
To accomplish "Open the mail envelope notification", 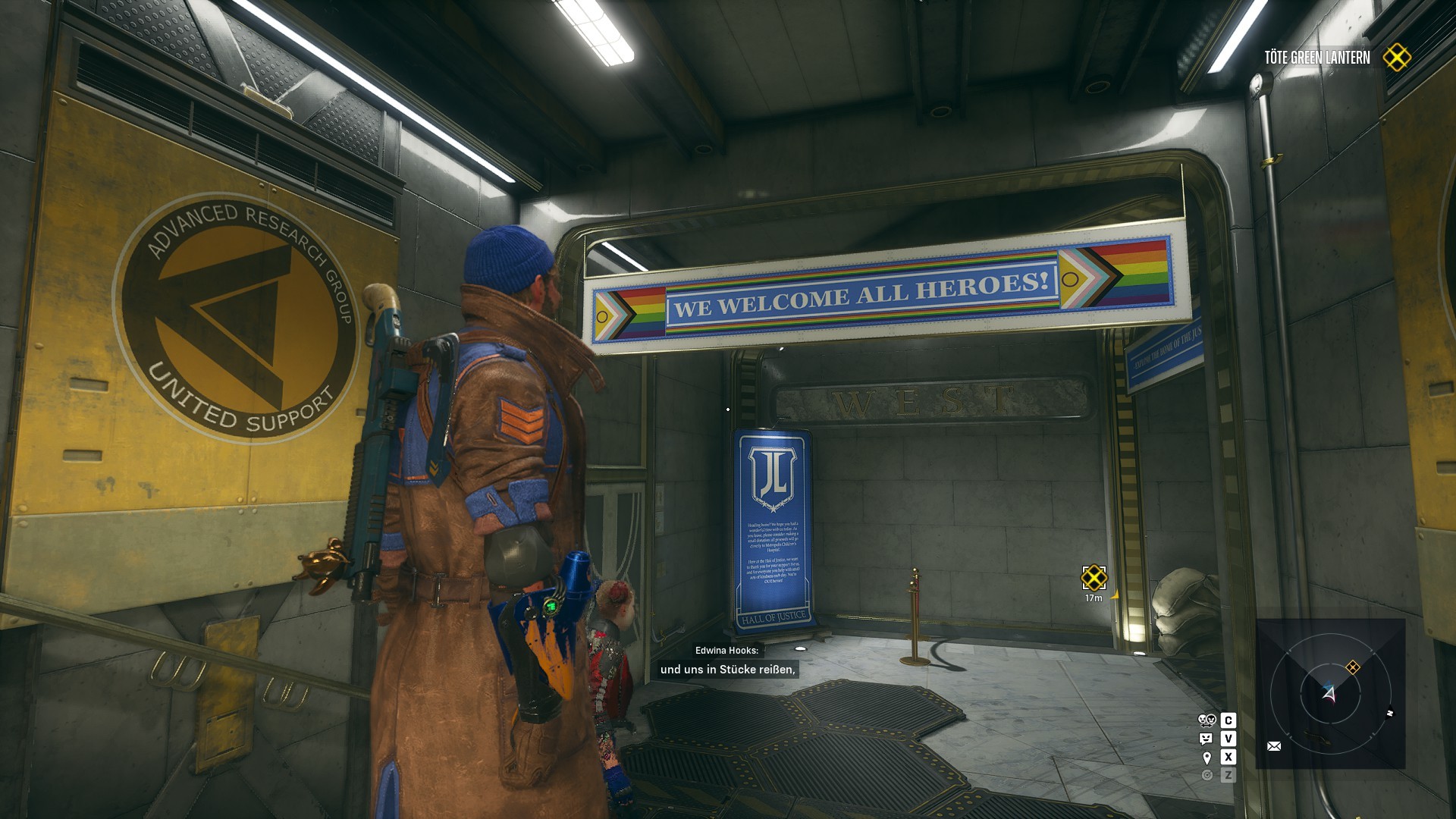I will click(1274, 746).
